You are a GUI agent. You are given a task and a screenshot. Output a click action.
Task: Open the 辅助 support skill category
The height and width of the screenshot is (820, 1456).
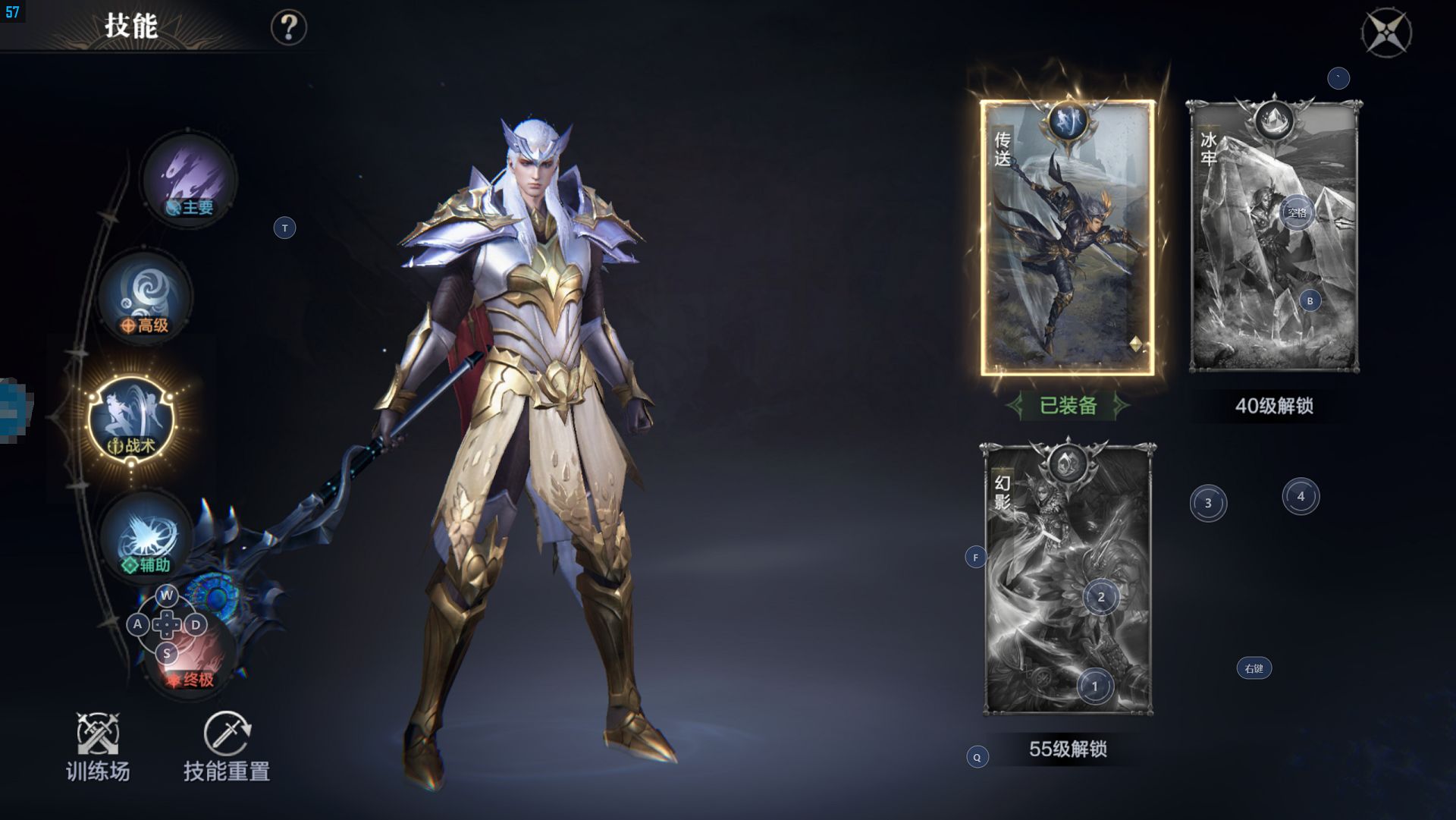coord(146,537)
